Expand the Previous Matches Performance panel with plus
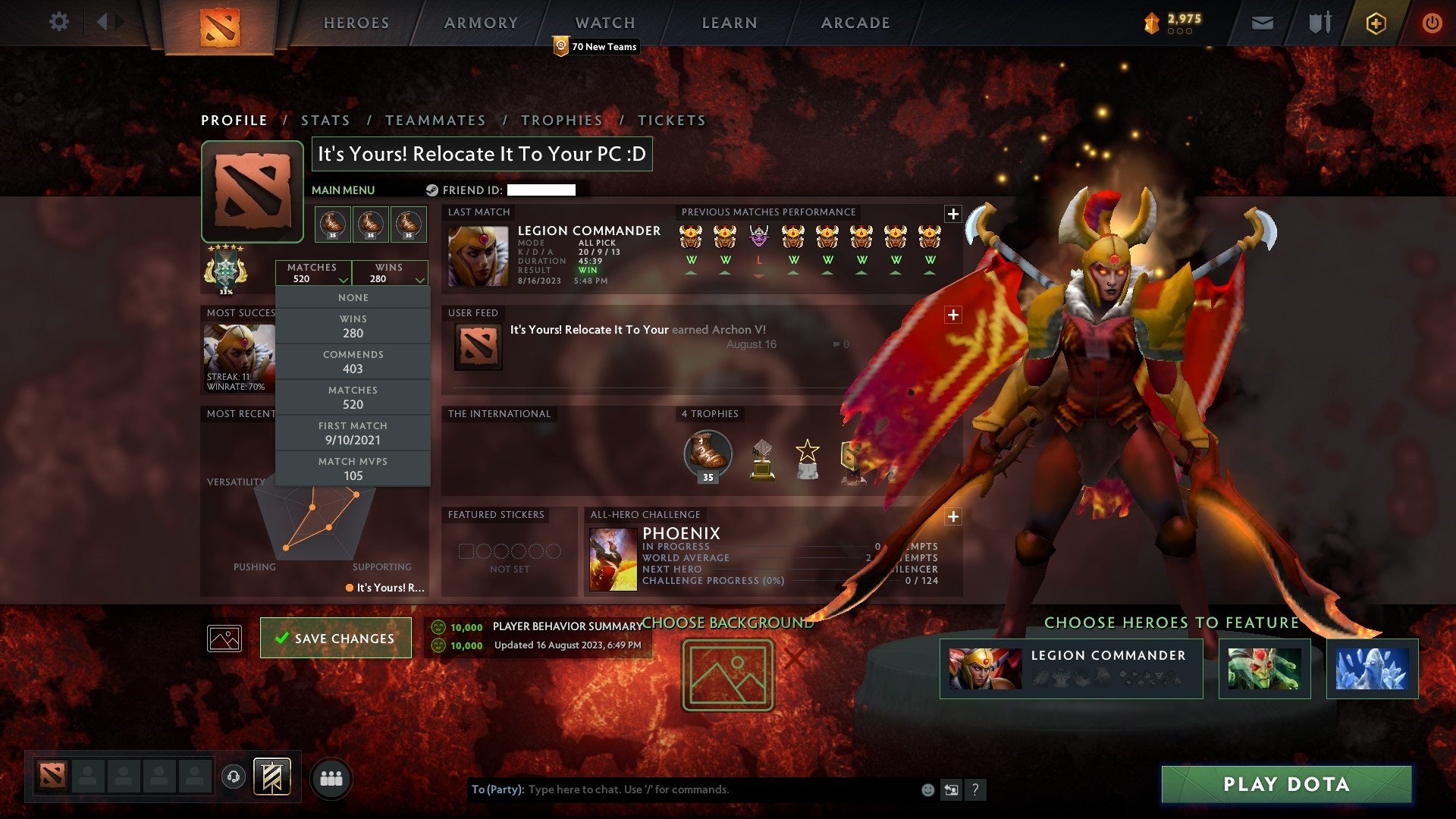The width and height of the screenshot is (1456, 819). point(953,214)
